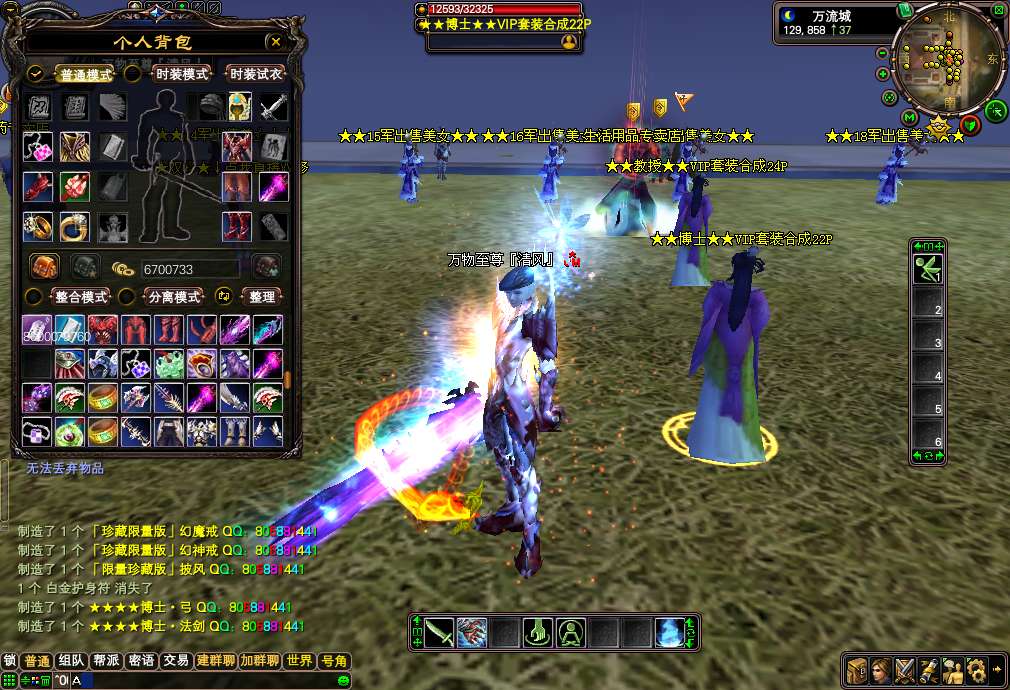Switch chat to the 世界 world channel
1010x690 pixels.
[x=299, y=661]
